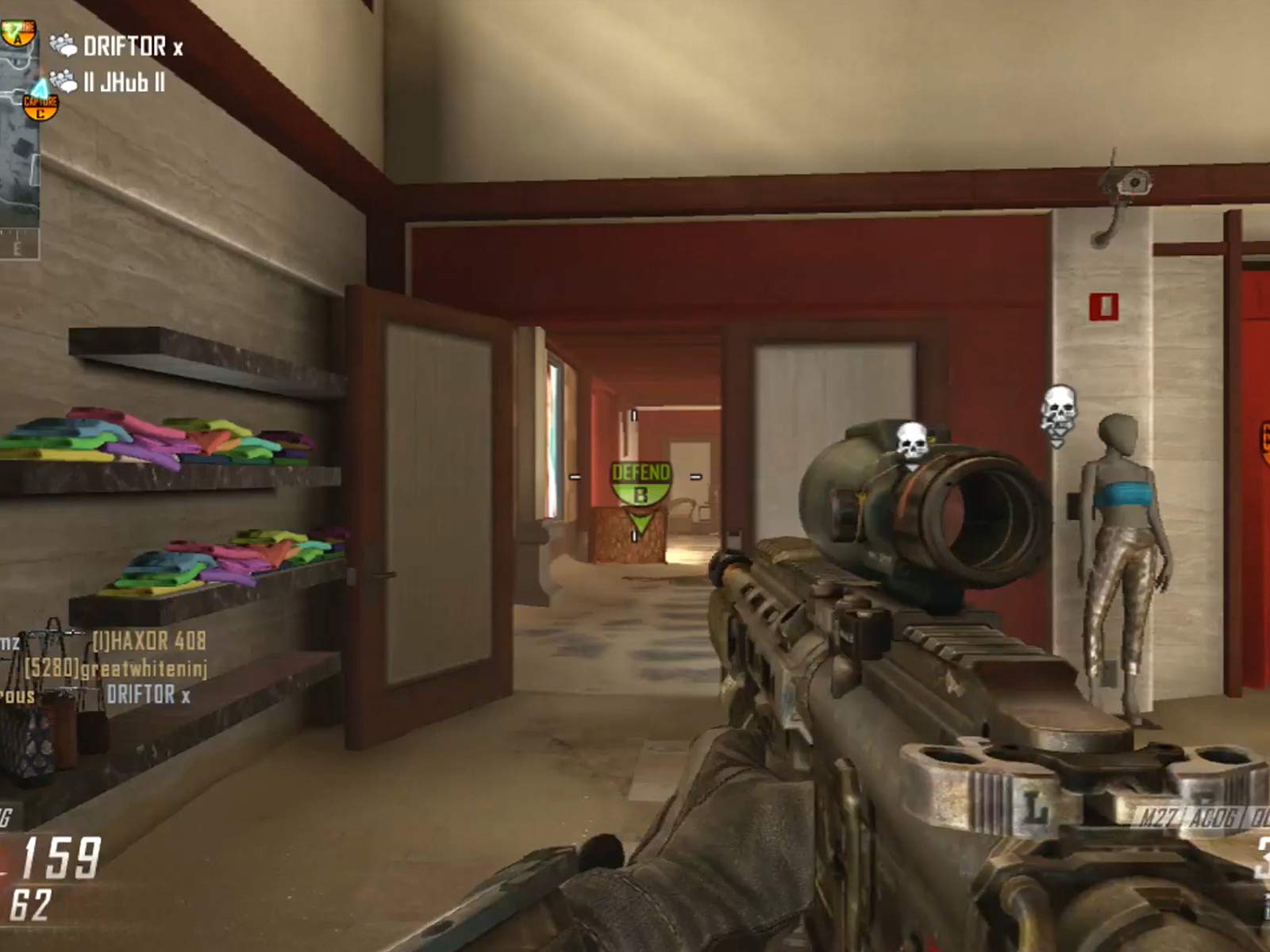Select the Capture C marker on the minimap

[40, 108]
